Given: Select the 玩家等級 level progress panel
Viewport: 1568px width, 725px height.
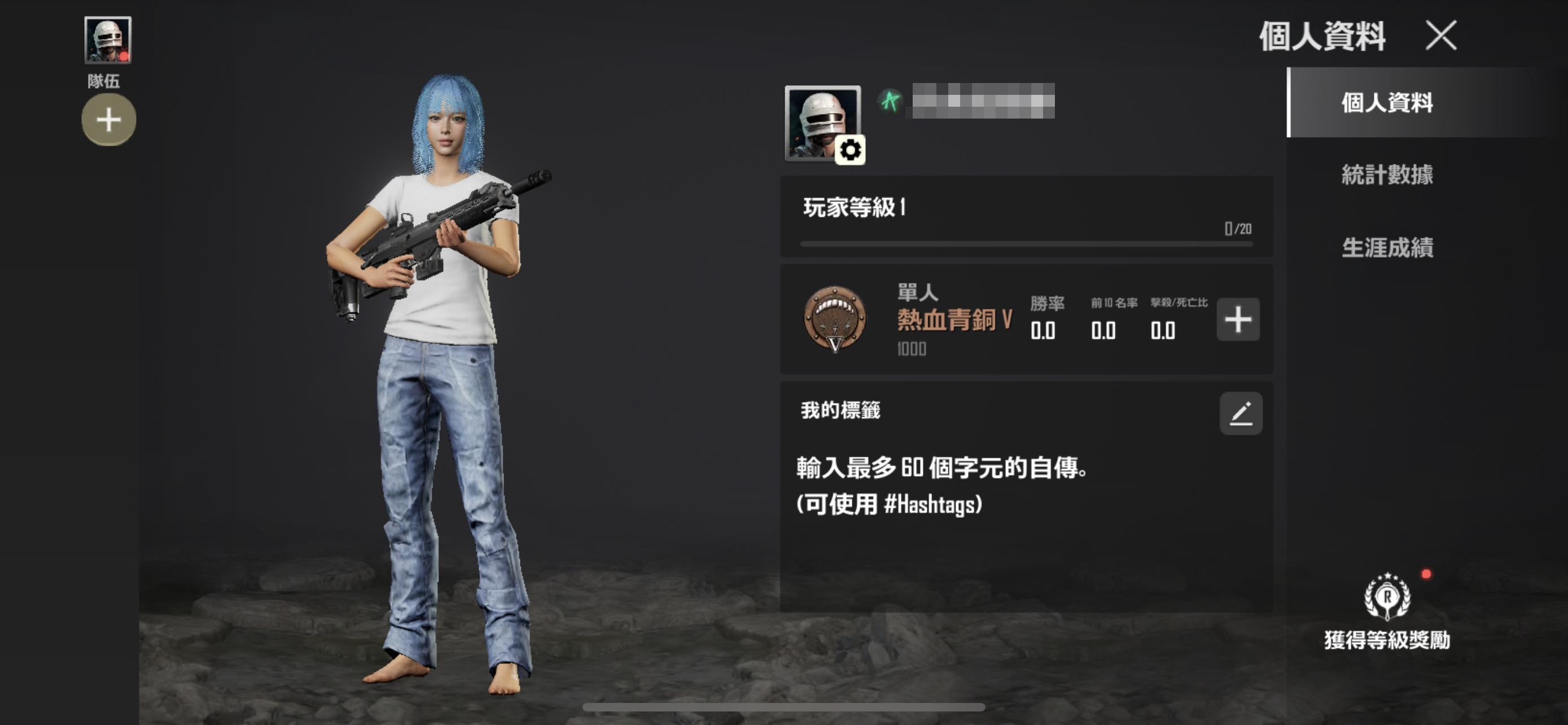Looking at the screenshot, I should (1026, 217).
